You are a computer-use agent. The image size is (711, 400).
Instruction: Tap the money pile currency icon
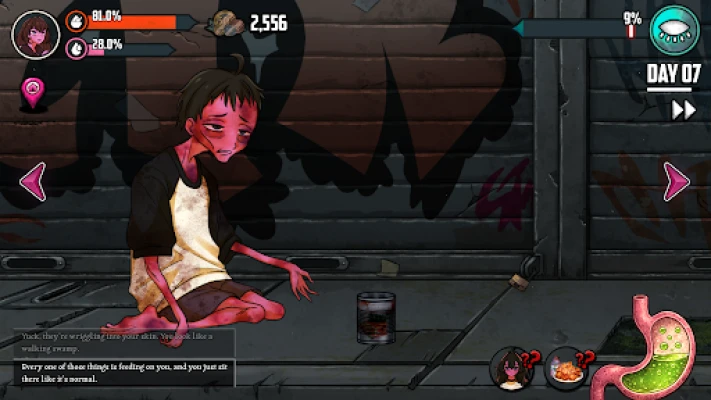[x=226, y=23]
